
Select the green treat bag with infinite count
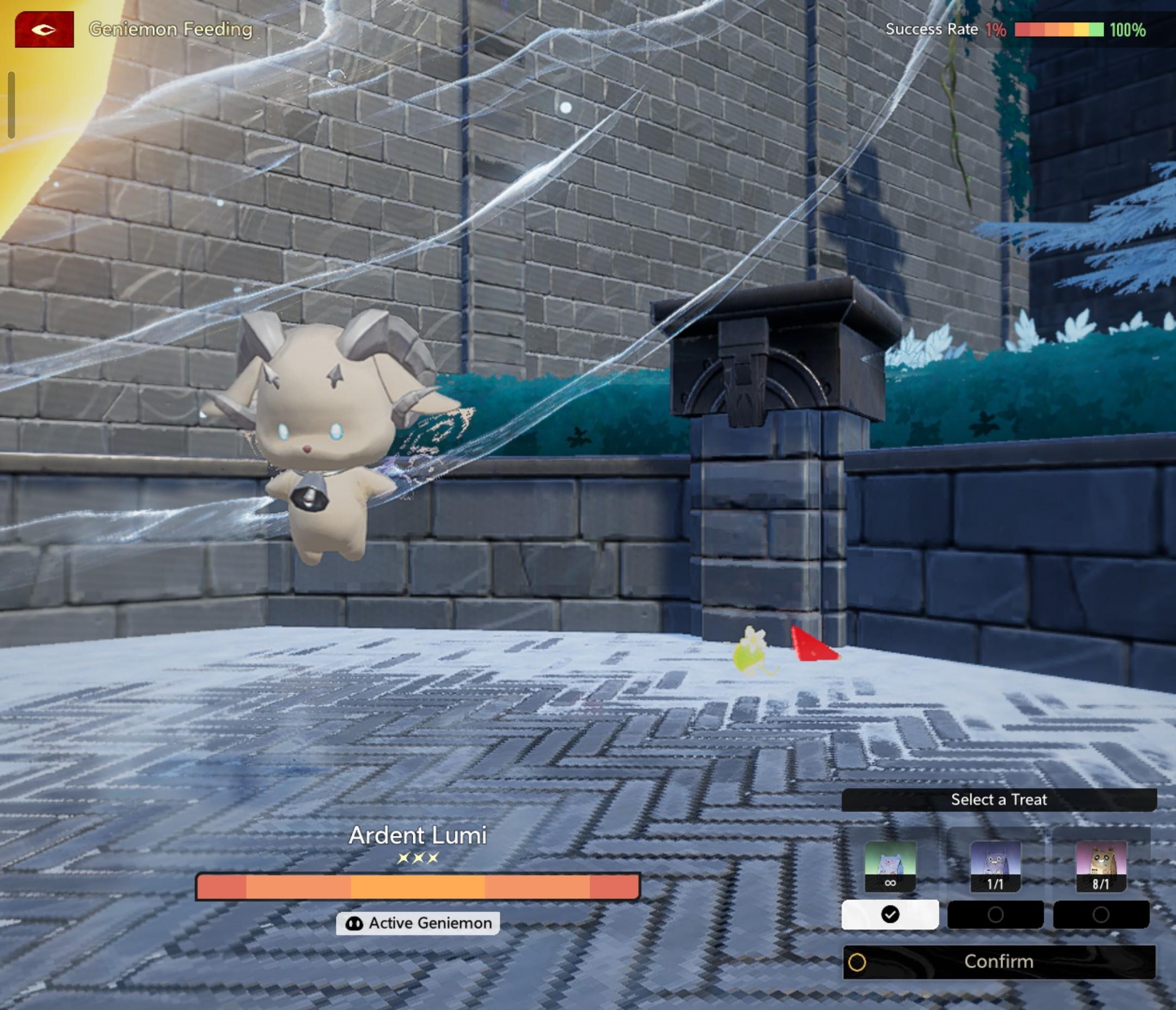click(890, 866)
